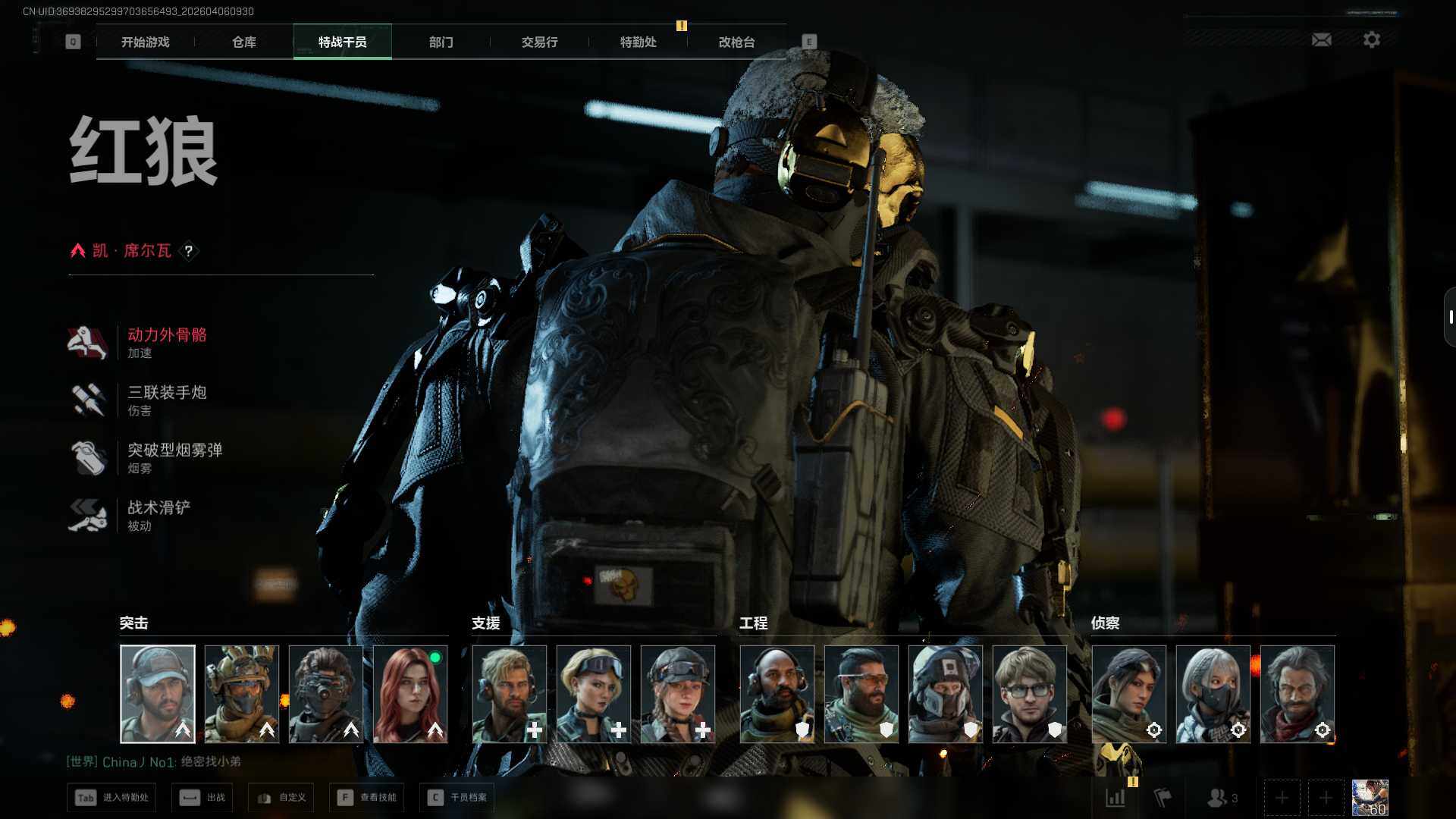Open the mail inbox envelope icon
Viewport: 1456px width, 819px height.
pyautogui.click(x=1321, y=39)
